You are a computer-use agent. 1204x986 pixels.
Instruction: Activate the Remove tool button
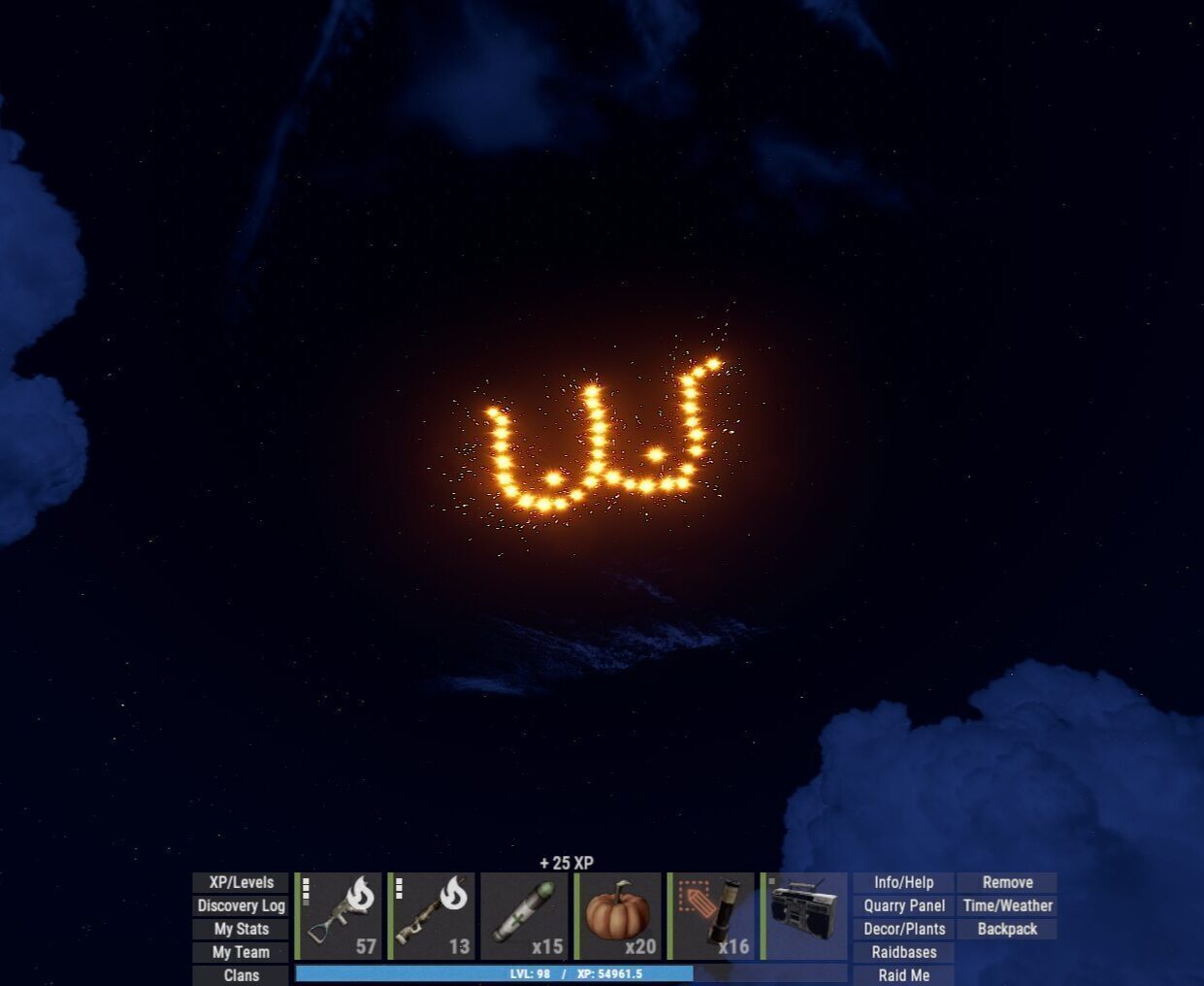1007,882
